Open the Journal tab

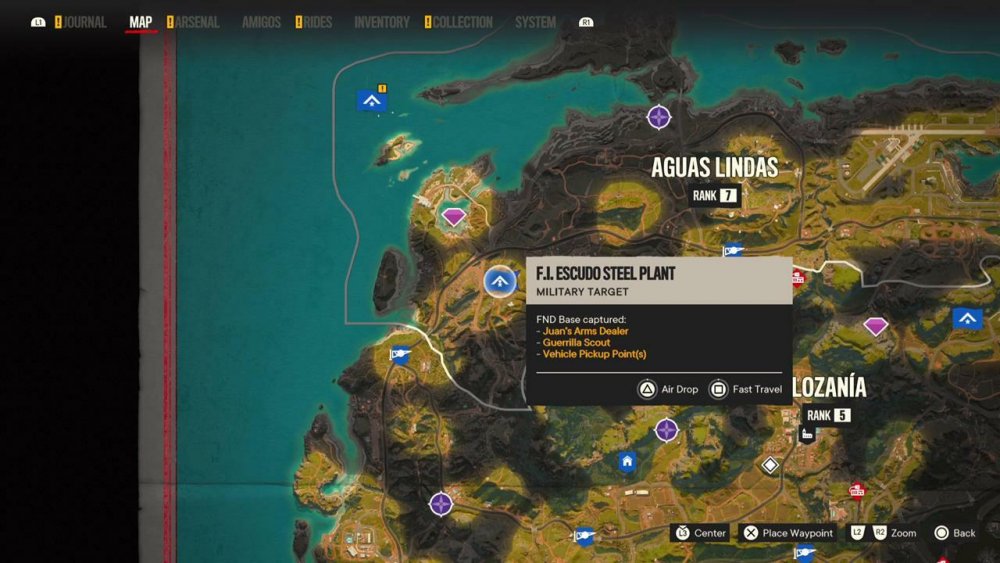pos(85,22)
